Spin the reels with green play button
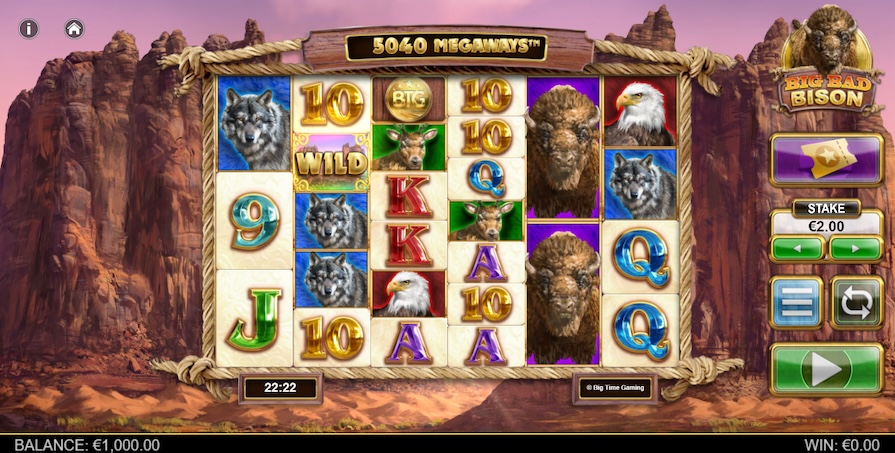895x453 pixels. pyautogui.click(x=826, y=368)
